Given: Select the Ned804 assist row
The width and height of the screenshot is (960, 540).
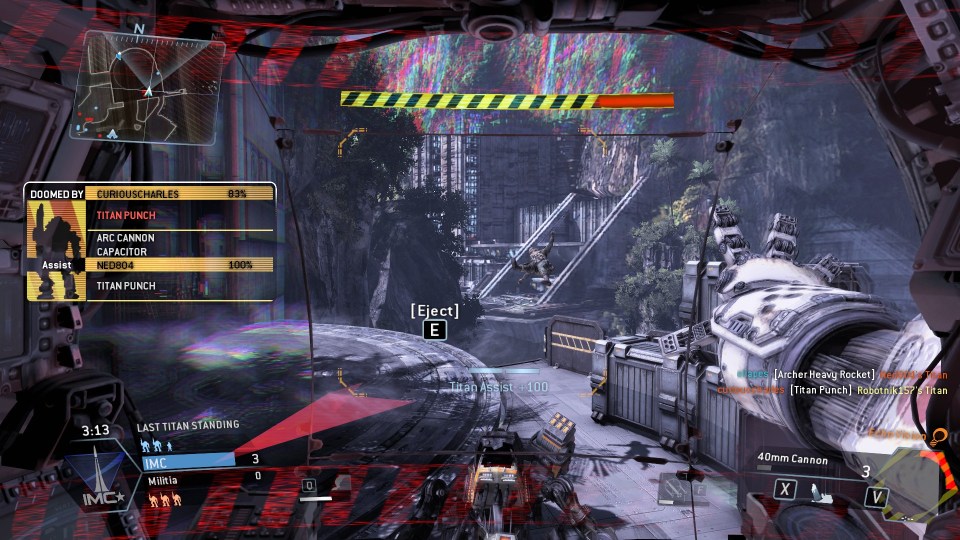Looking at the screenshot, I should click(180, 265).
